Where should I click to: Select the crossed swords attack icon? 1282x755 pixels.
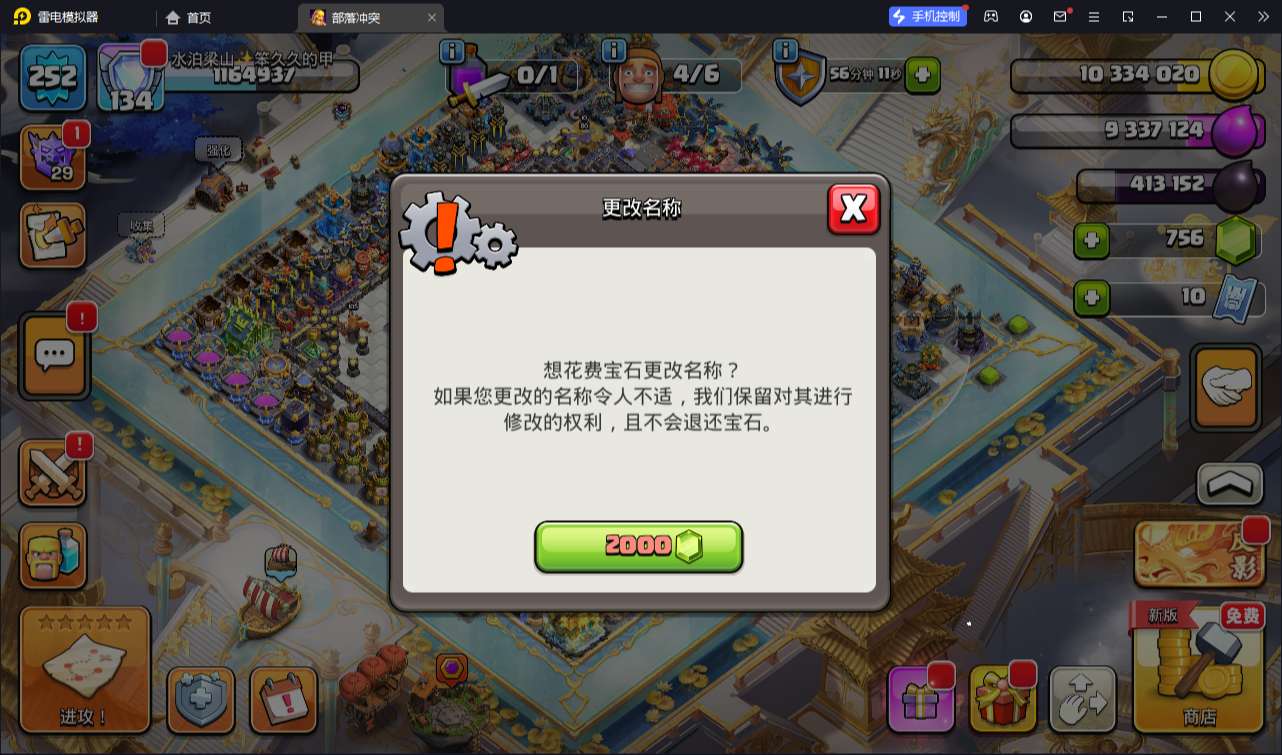click(x=52, y=473)
